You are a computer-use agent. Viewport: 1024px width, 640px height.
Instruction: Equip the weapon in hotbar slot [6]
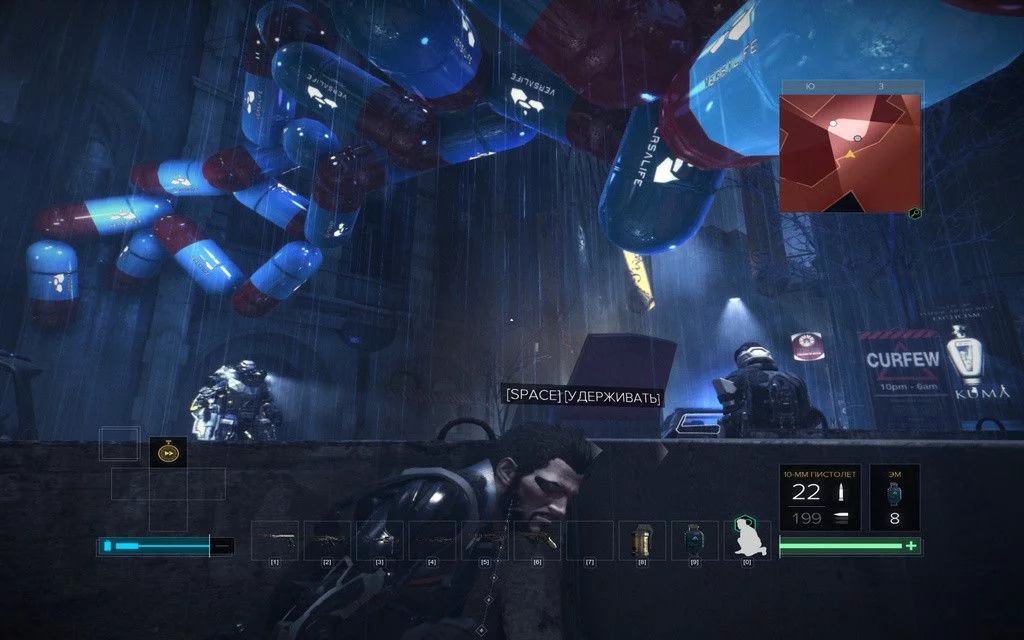[537, 540]
